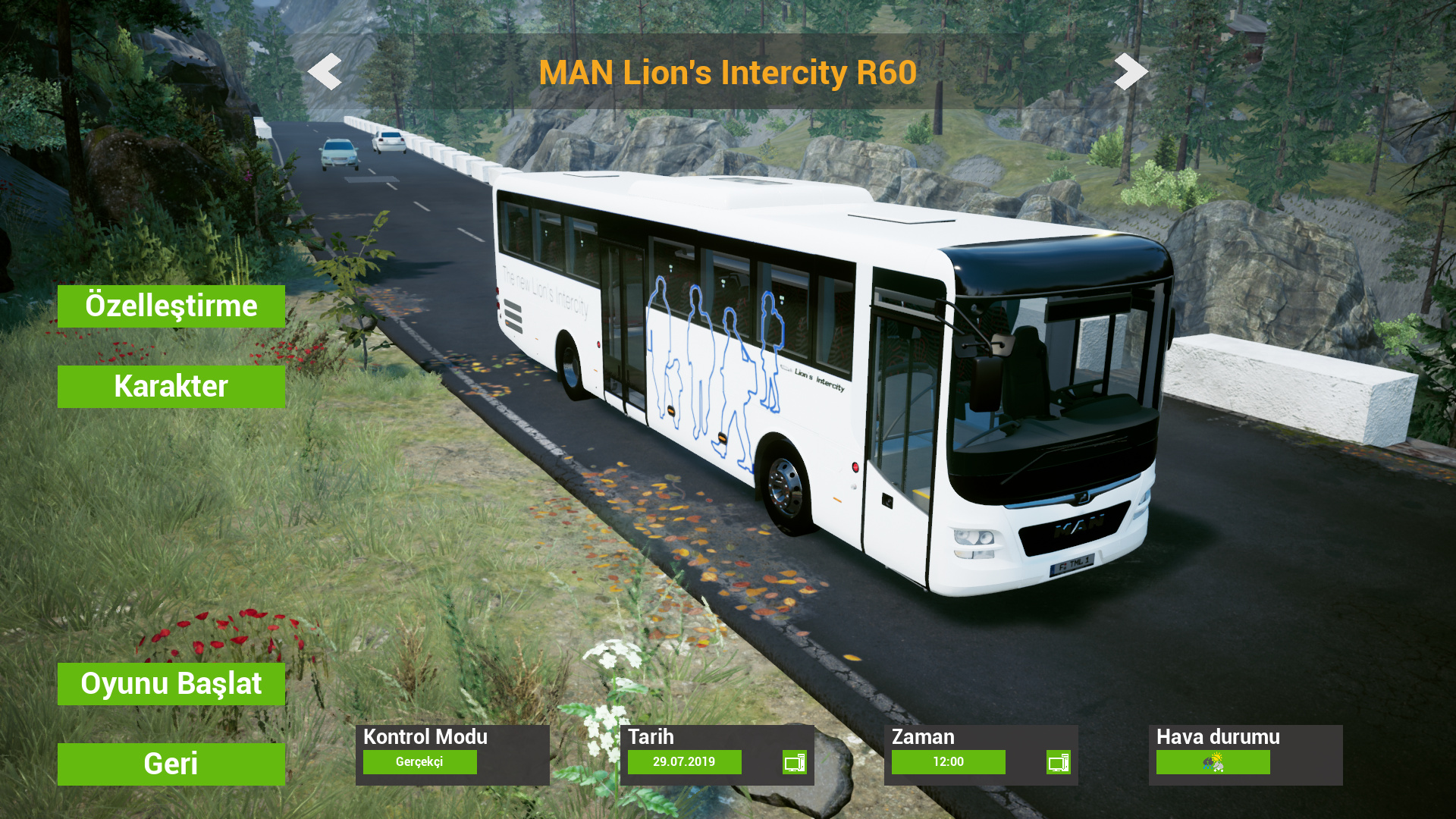The width and height of the screenshot is (1456, 819).
Task: Open the Özelleştirme customization menu
Action: pos(171,306)
